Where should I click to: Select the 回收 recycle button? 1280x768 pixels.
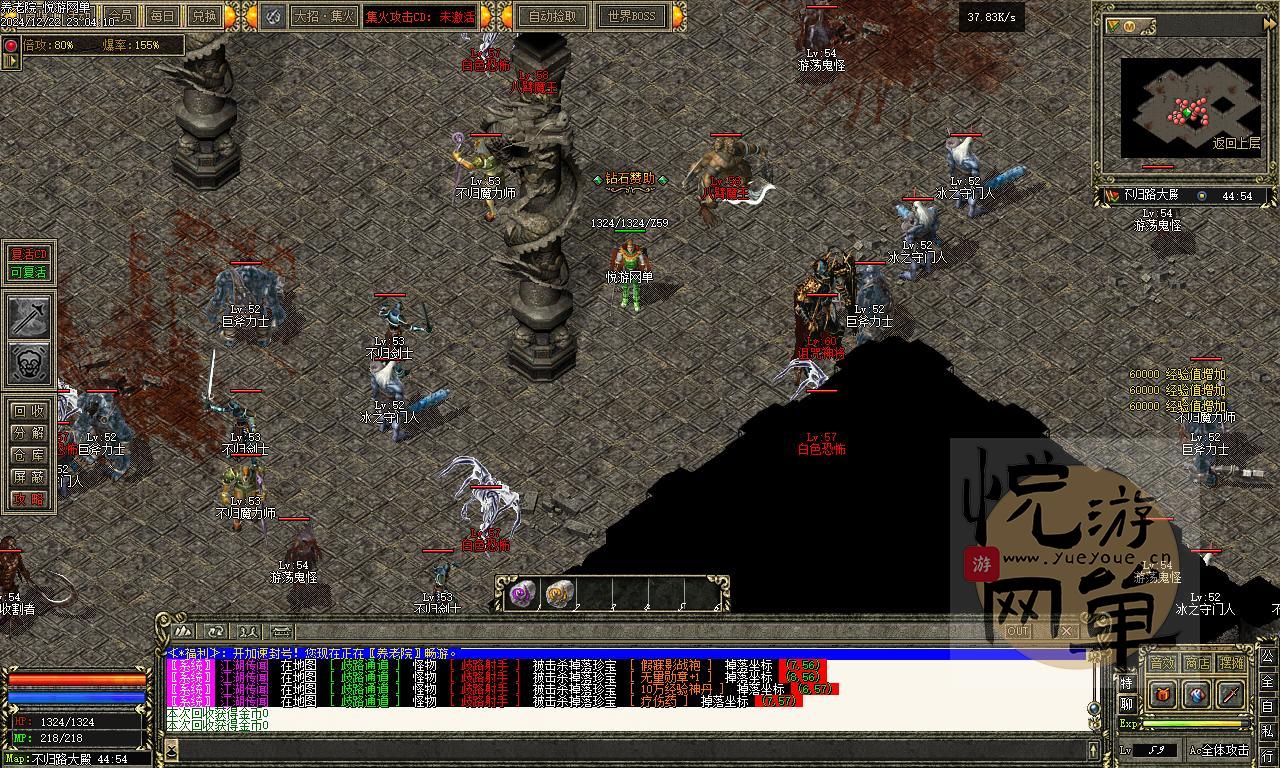(28, 411)
